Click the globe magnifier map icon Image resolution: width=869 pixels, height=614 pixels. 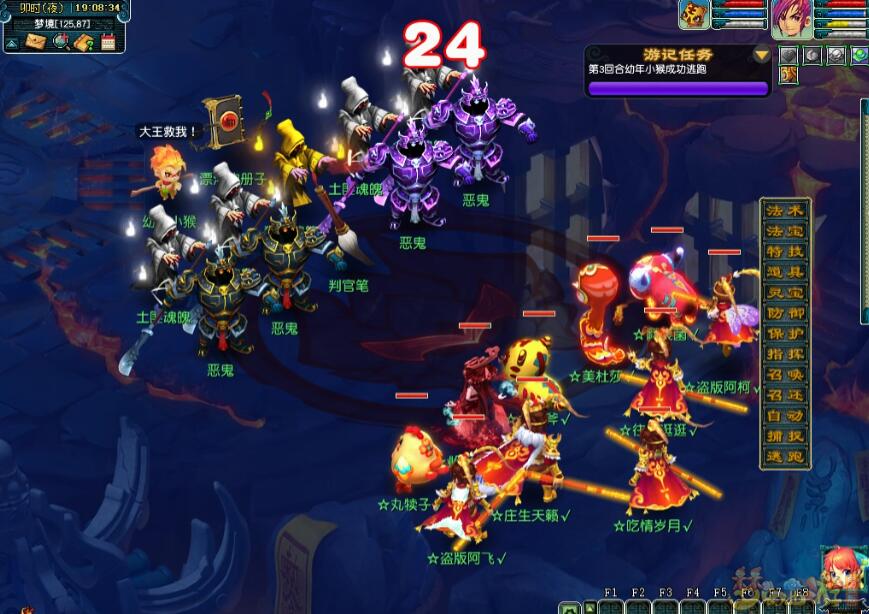[x=60, y=42]
